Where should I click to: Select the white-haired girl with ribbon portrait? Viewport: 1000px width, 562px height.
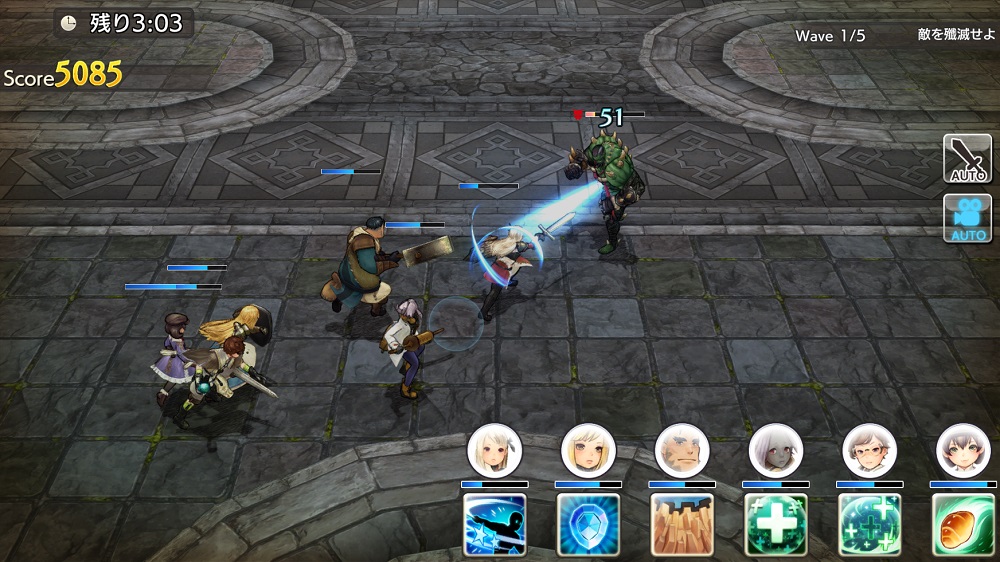click(494, 451)
